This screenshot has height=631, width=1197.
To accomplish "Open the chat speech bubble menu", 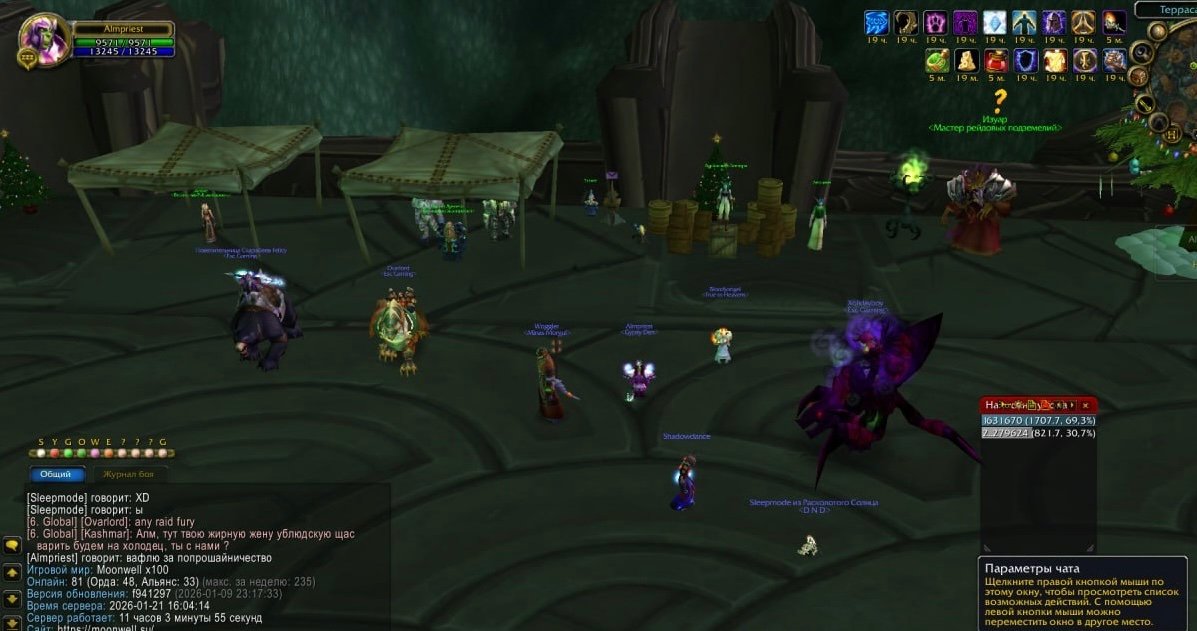I will (12, 546).
